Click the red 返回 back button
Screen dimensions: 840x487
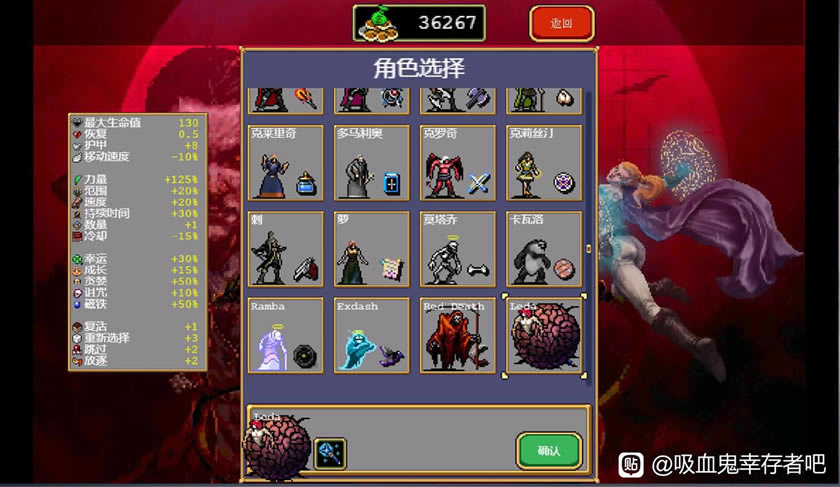point(561,23)
